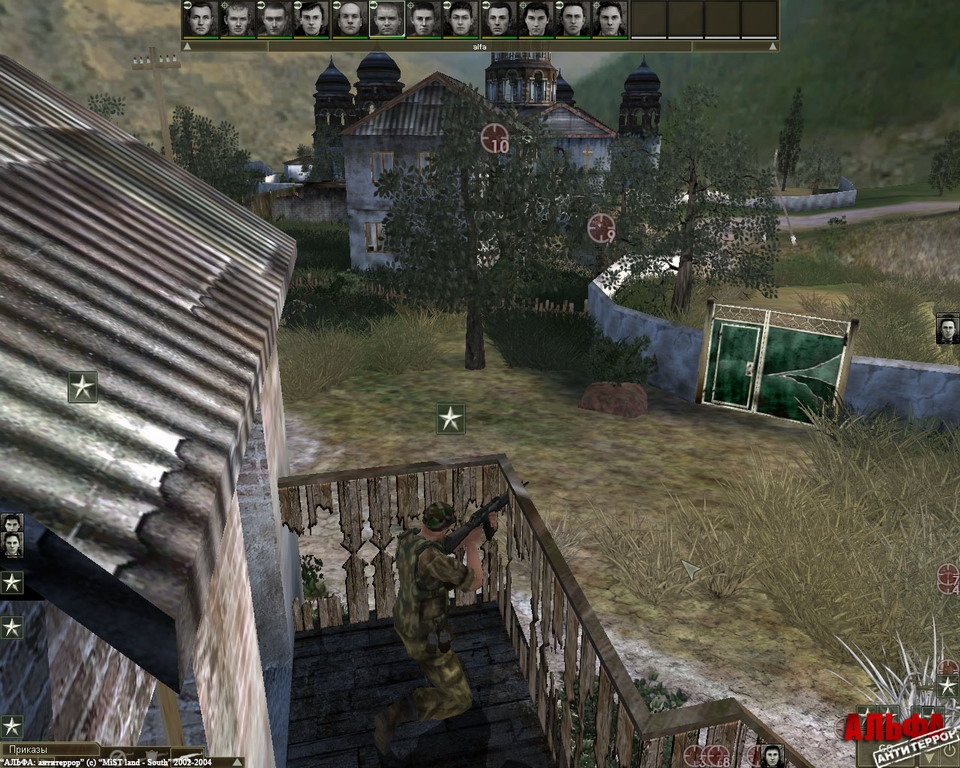
Task: Click the arrow left of the alfa bar
Action: [x=187, y=46]
